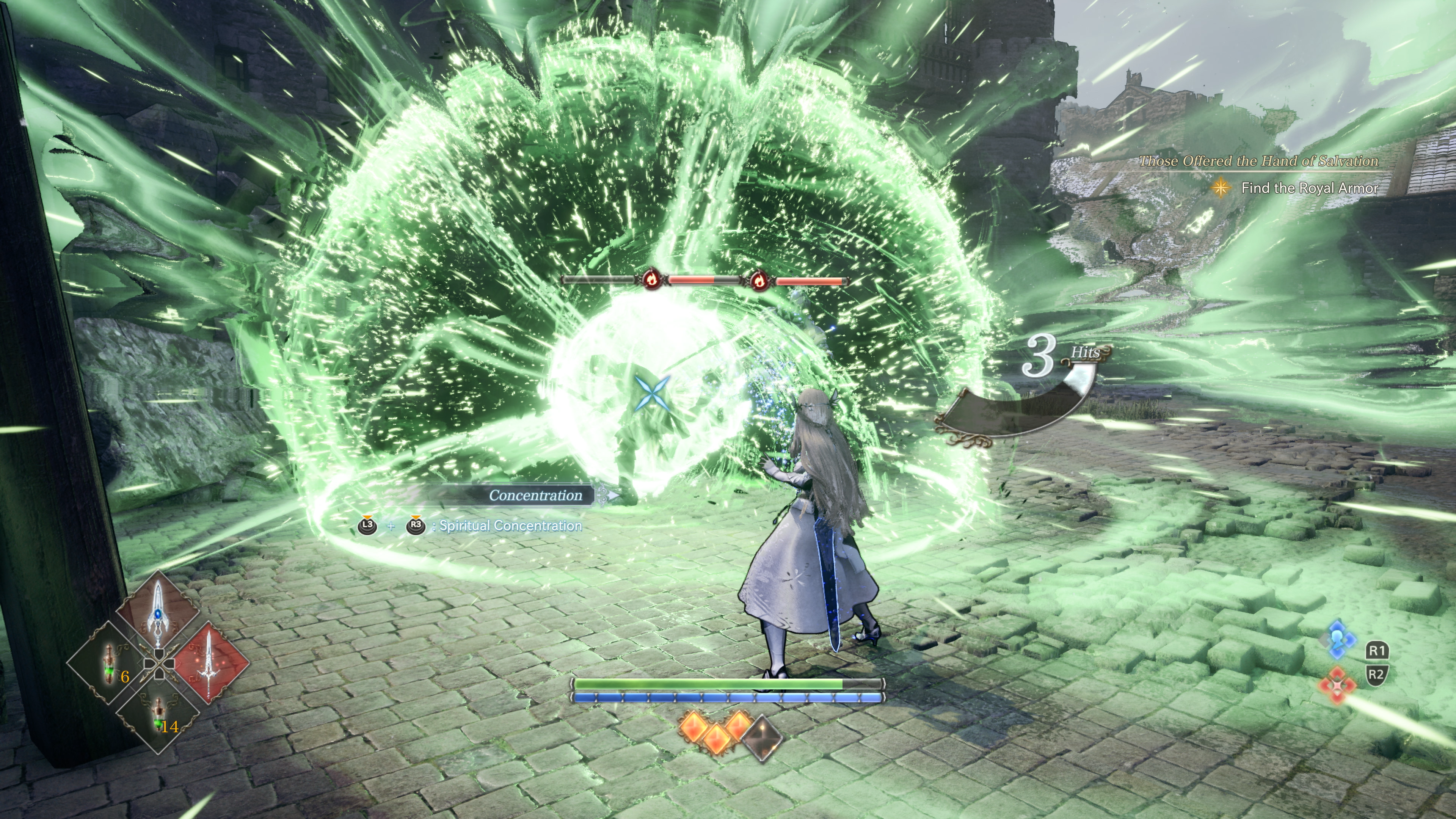Viewport: 1456px width, 819px height.
Task: Activate the blue character-silhouette skill icon
Action: coord(1338,640)
